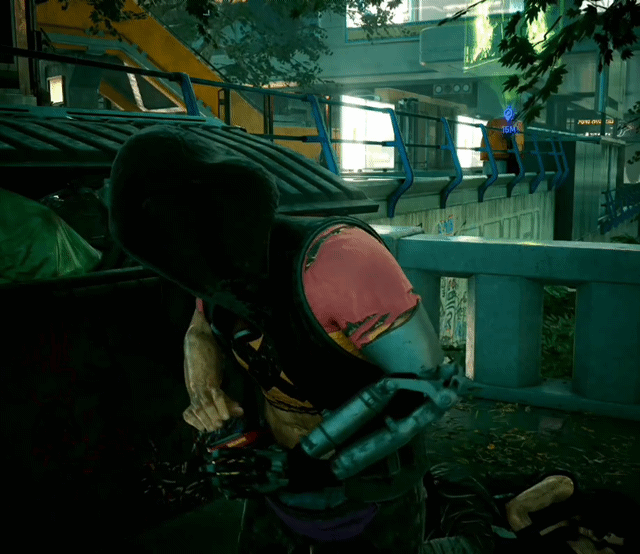Select the blue objective waypoint marker

509,114
